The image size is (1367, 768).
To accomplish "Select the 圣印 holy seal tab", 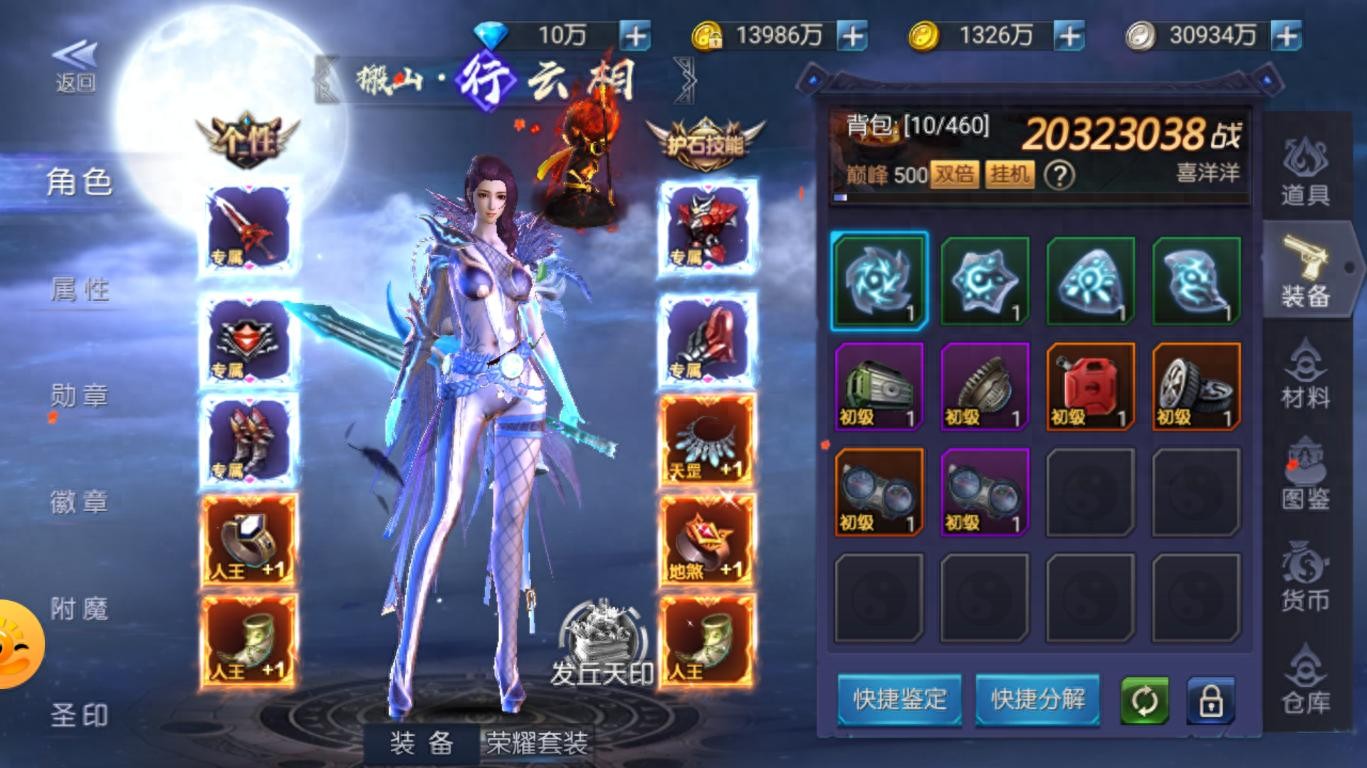I will pos(80,714).
